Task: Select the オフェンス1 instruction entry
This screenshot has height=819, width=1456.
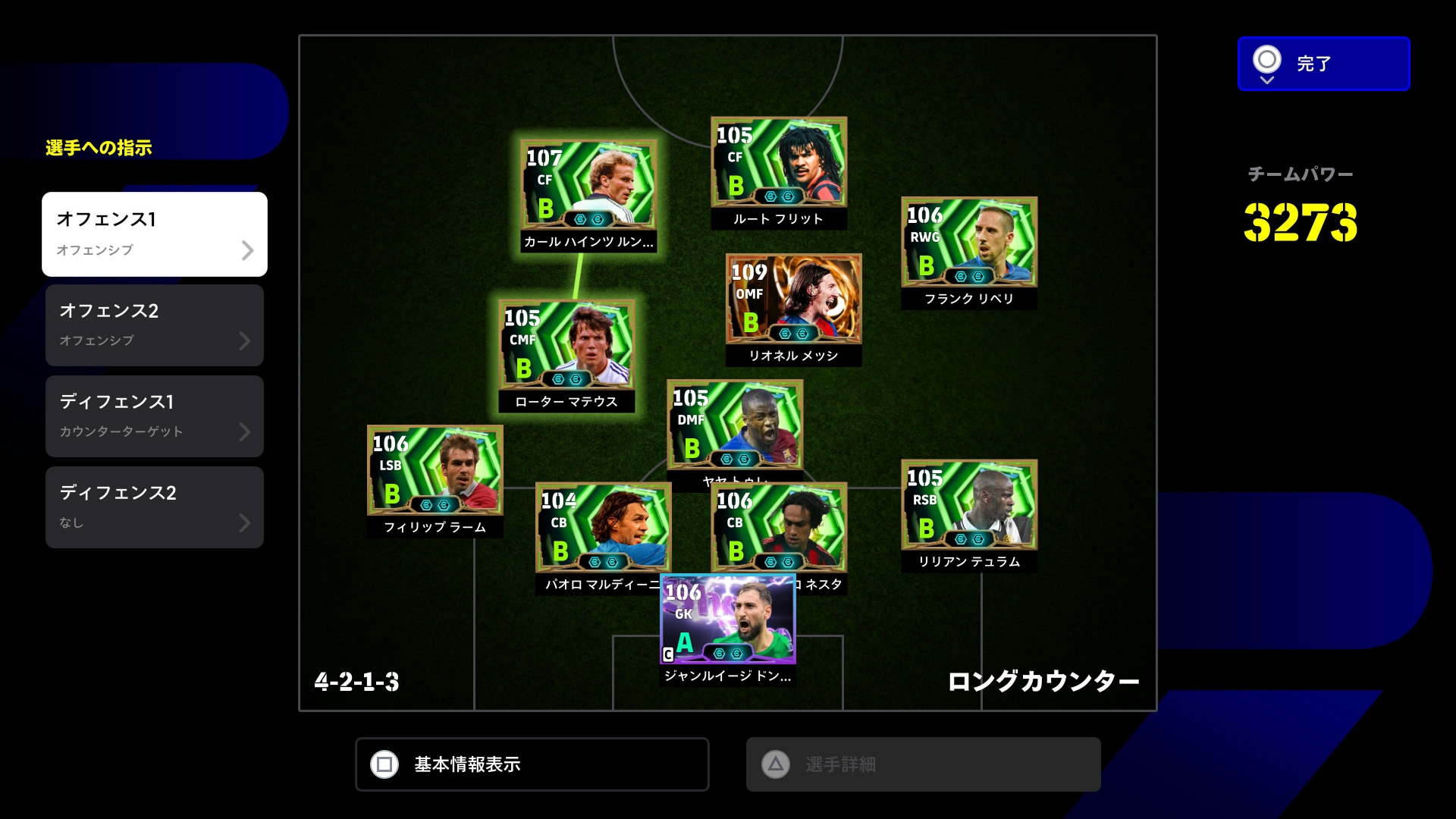Action: pos(155,234)
